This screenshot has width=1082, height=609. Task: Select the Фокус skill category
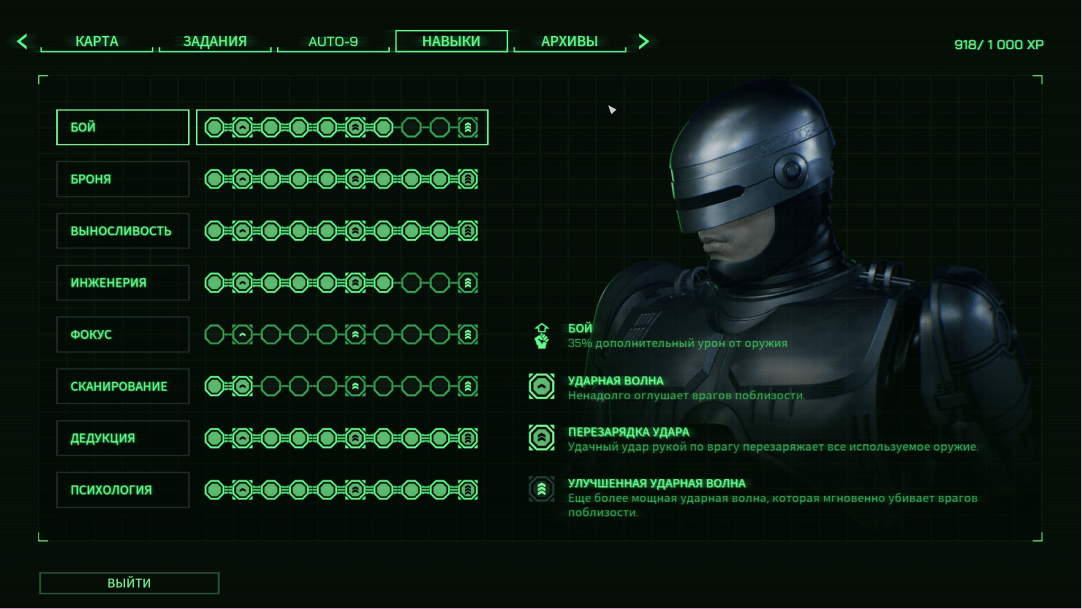coord(123,335)
